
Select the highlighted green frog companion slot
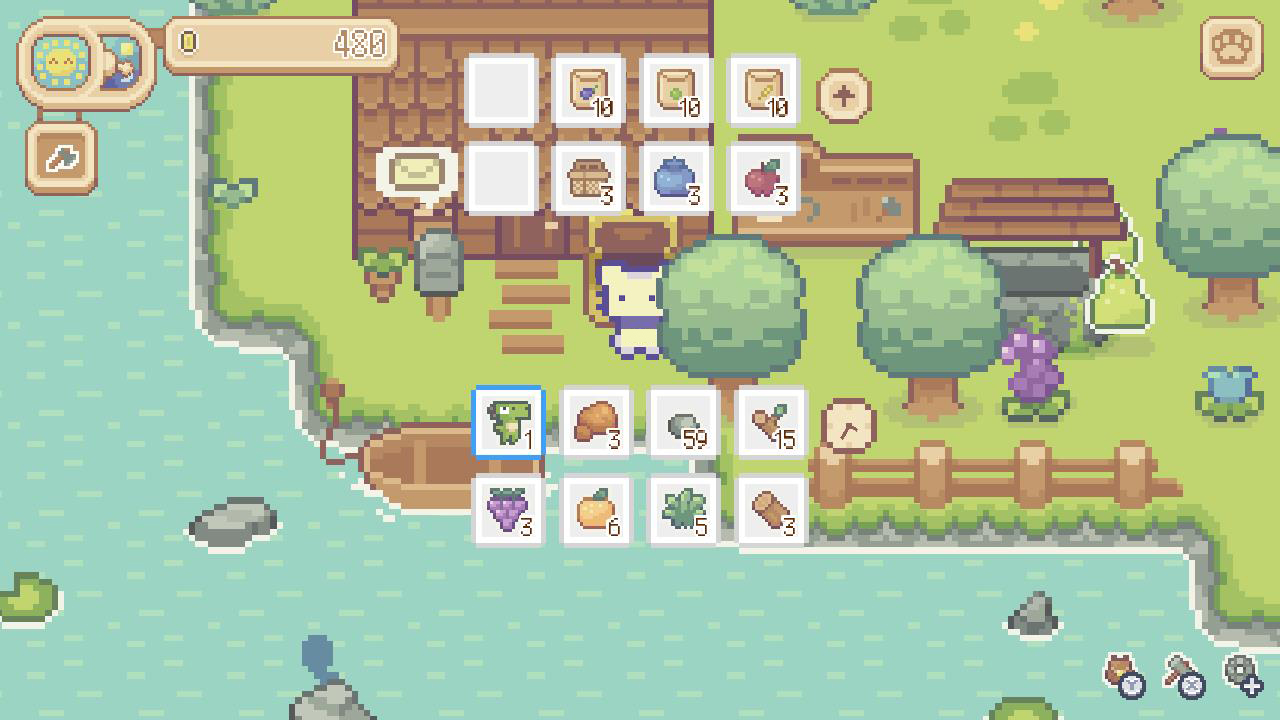coord(506,423)
